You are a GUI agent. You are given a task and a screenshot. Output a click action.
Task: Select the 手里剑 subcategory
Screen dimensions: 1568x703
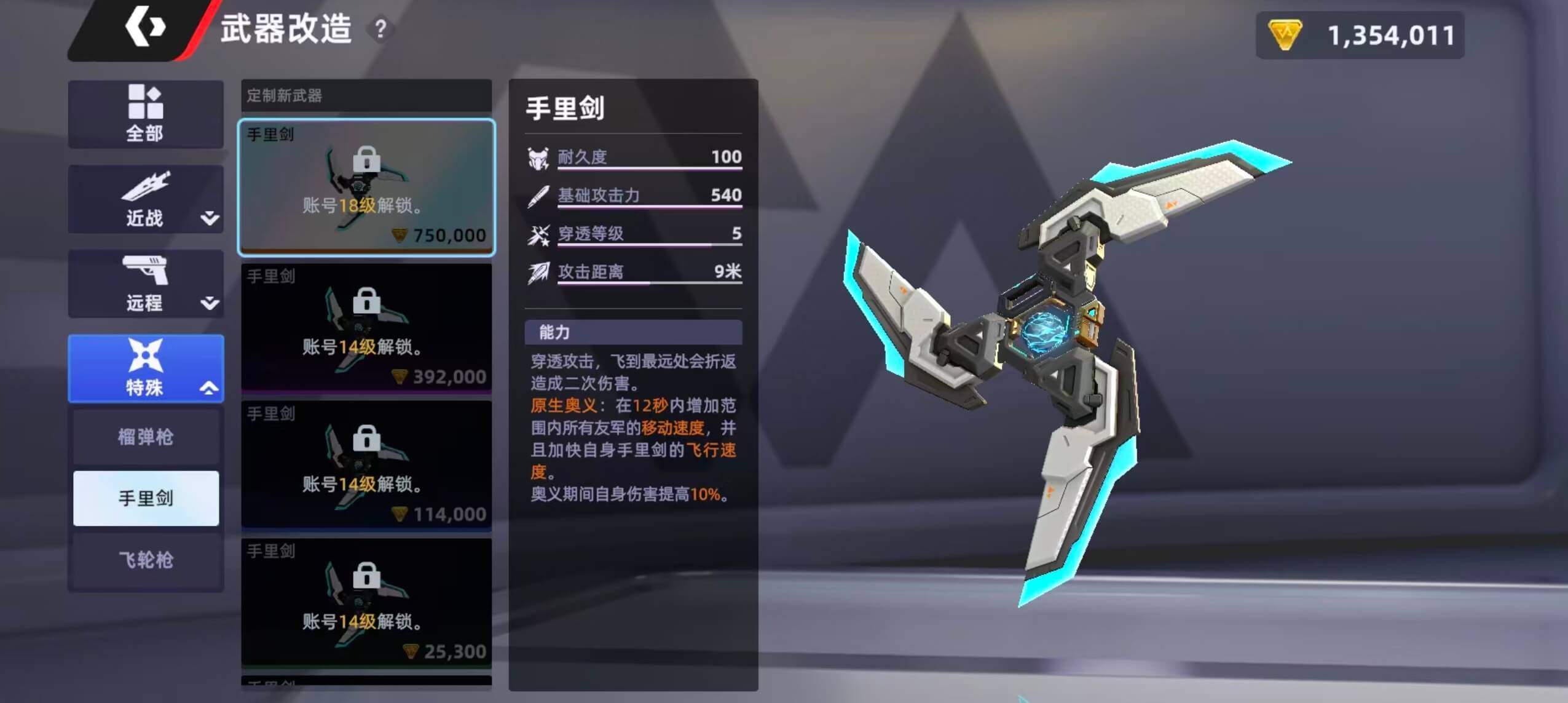146,498
